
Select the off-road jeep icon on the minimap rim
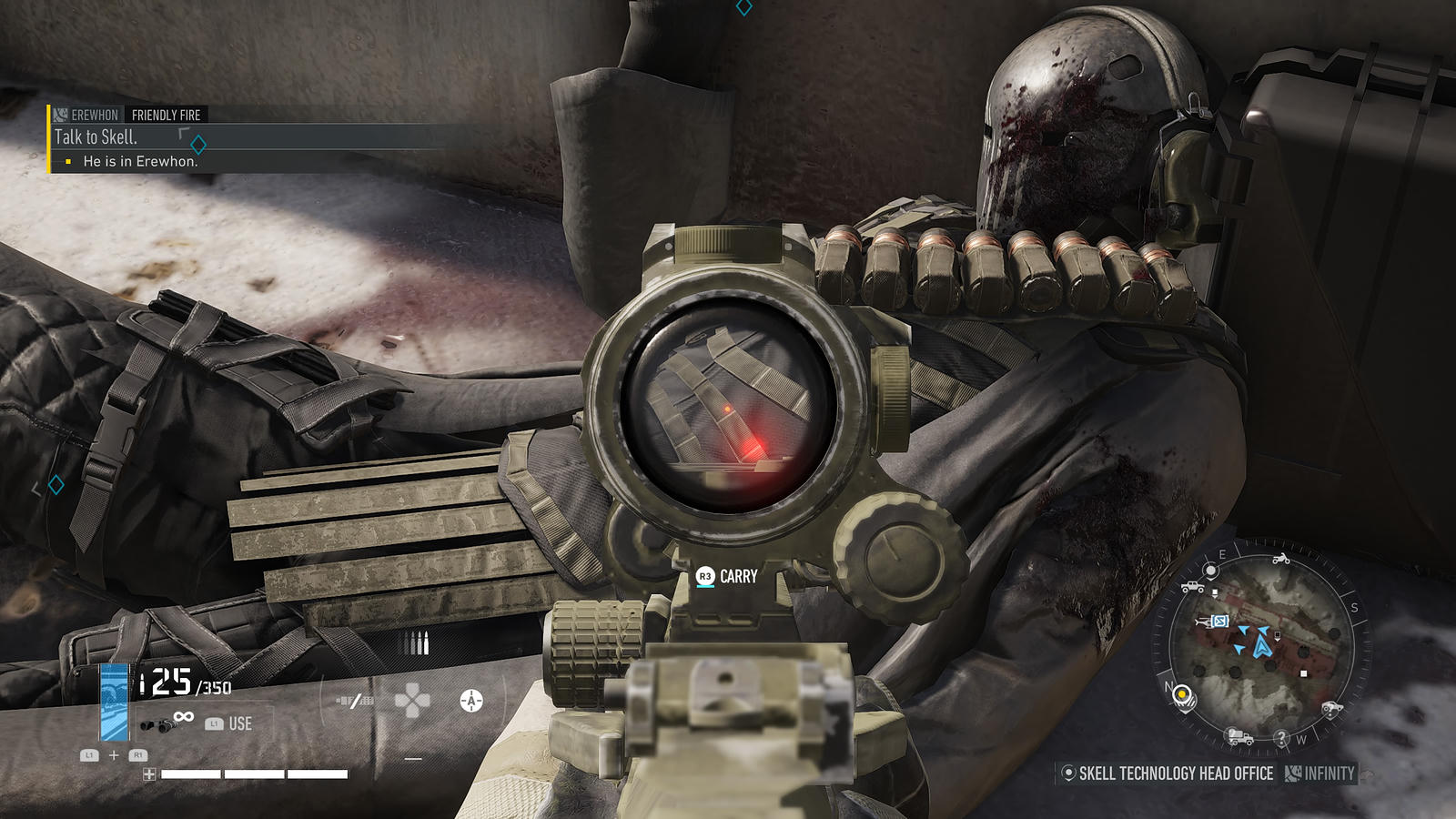(1192, 587)
